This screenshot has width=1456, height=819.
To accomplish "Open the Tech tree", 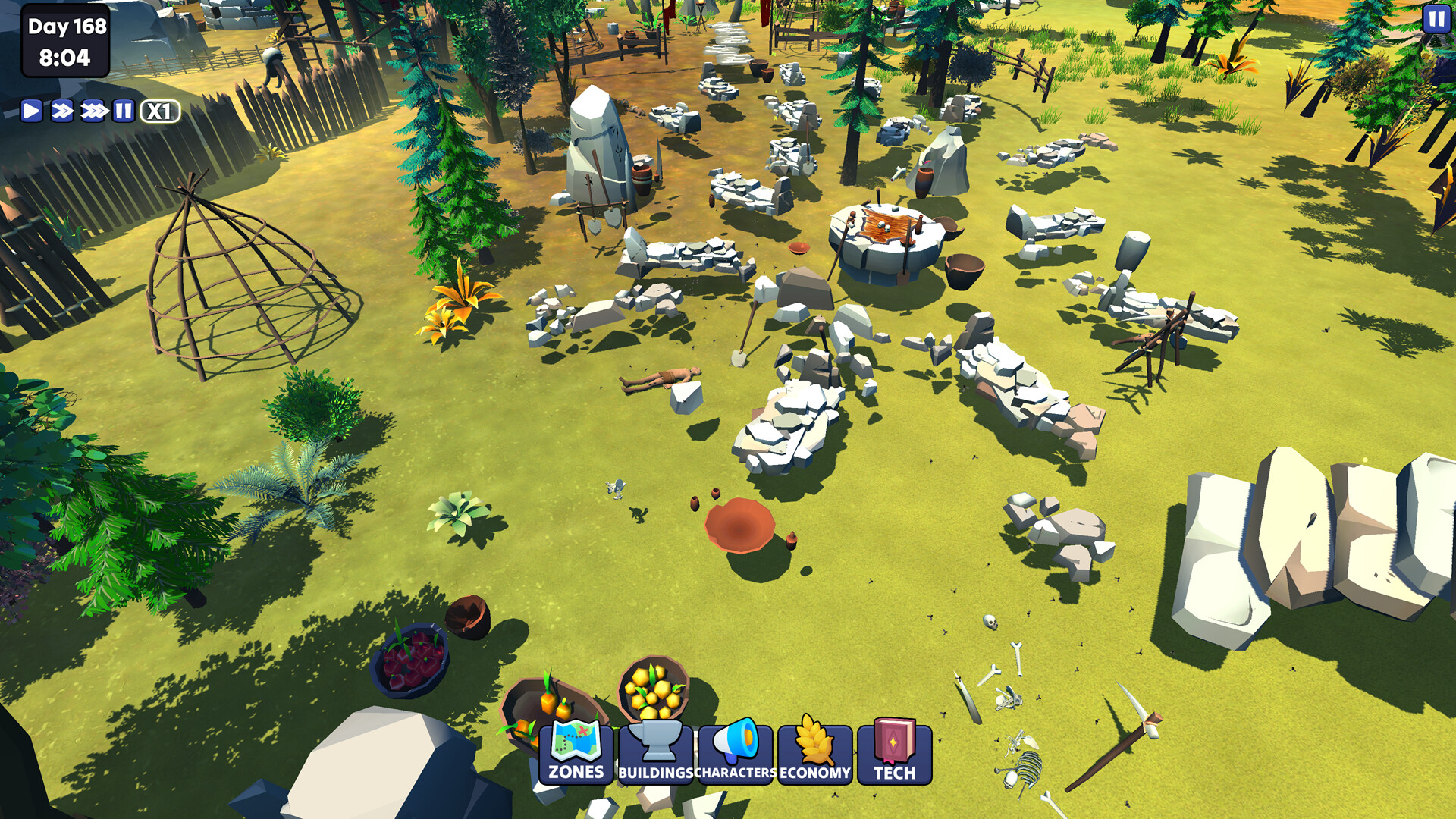I will 895,752.
